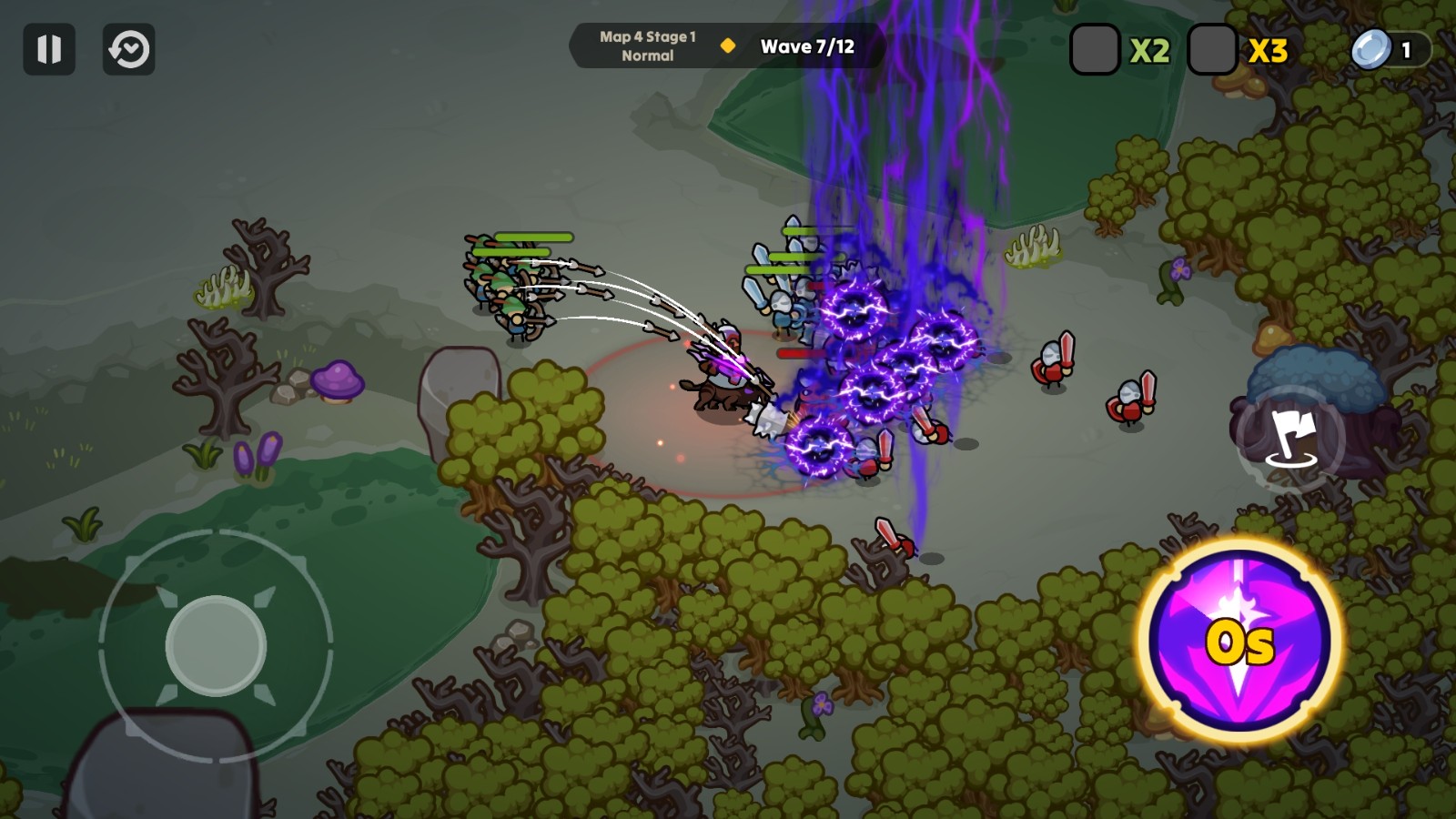This screenshot has width=1456, height=819.
Task: Click the purple mushroom on the left
Action: point(336,382)
